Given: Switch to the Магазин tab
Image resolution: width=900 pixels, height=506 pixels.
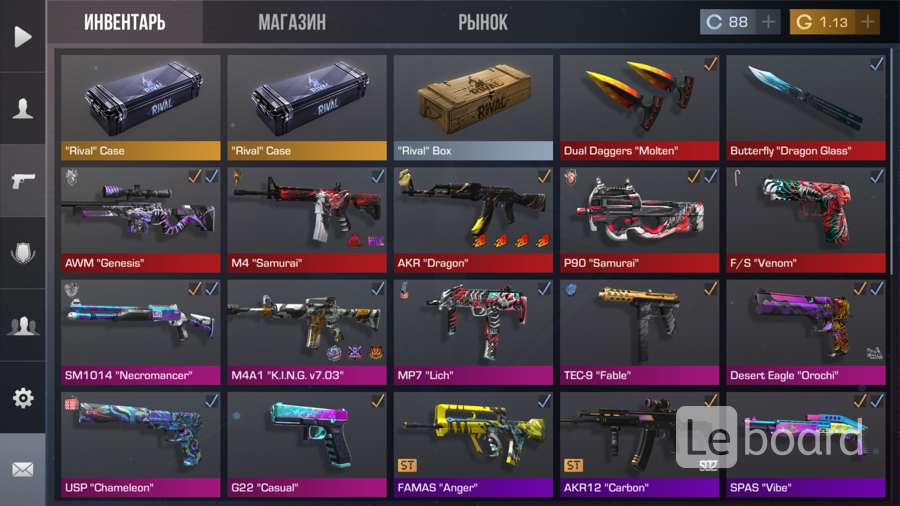Looking at the screenshot, I should tap(292, 22).
